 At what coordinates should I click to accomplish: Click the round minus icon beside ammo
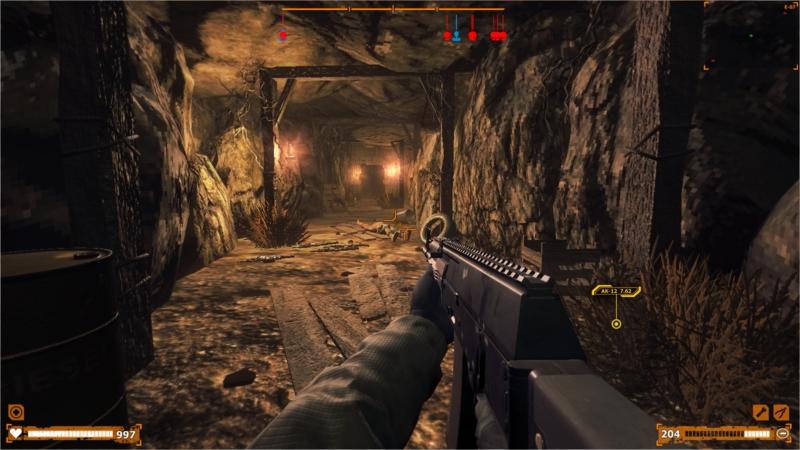[782, 433]
